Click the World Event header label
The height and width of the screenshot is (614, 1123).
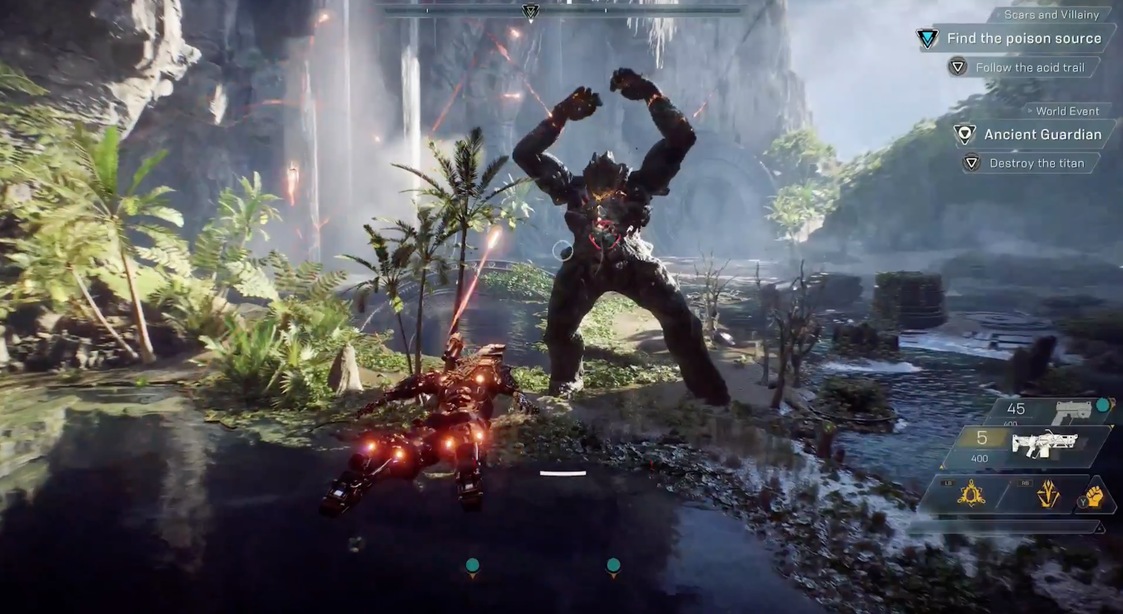tap(1067, 111)
